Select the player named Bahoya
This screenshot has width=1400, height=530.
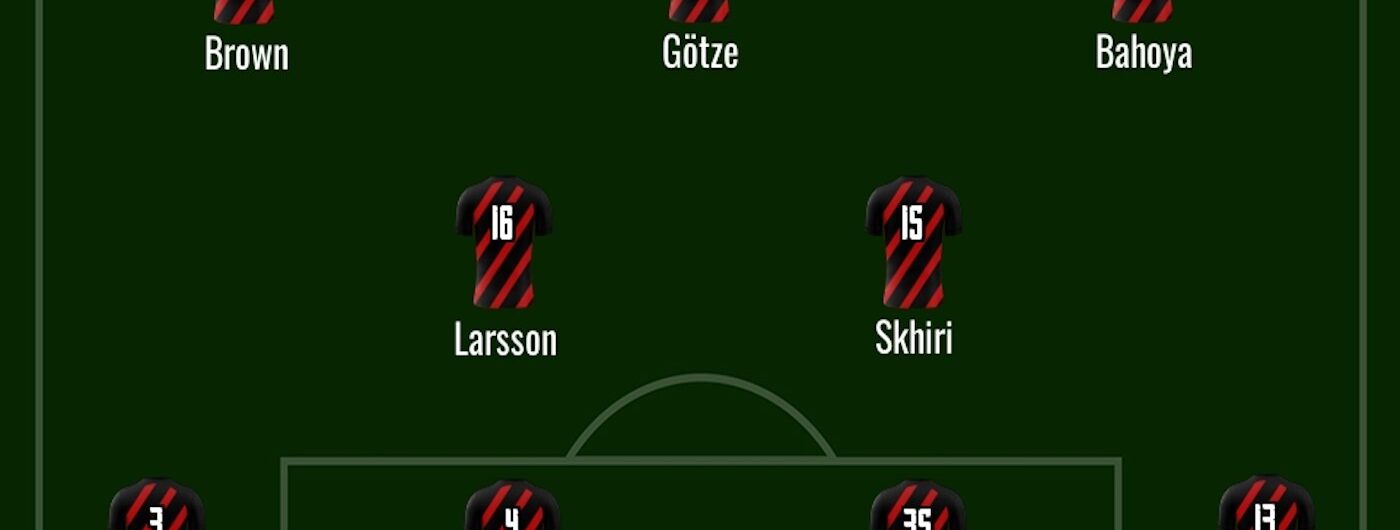1143,53
